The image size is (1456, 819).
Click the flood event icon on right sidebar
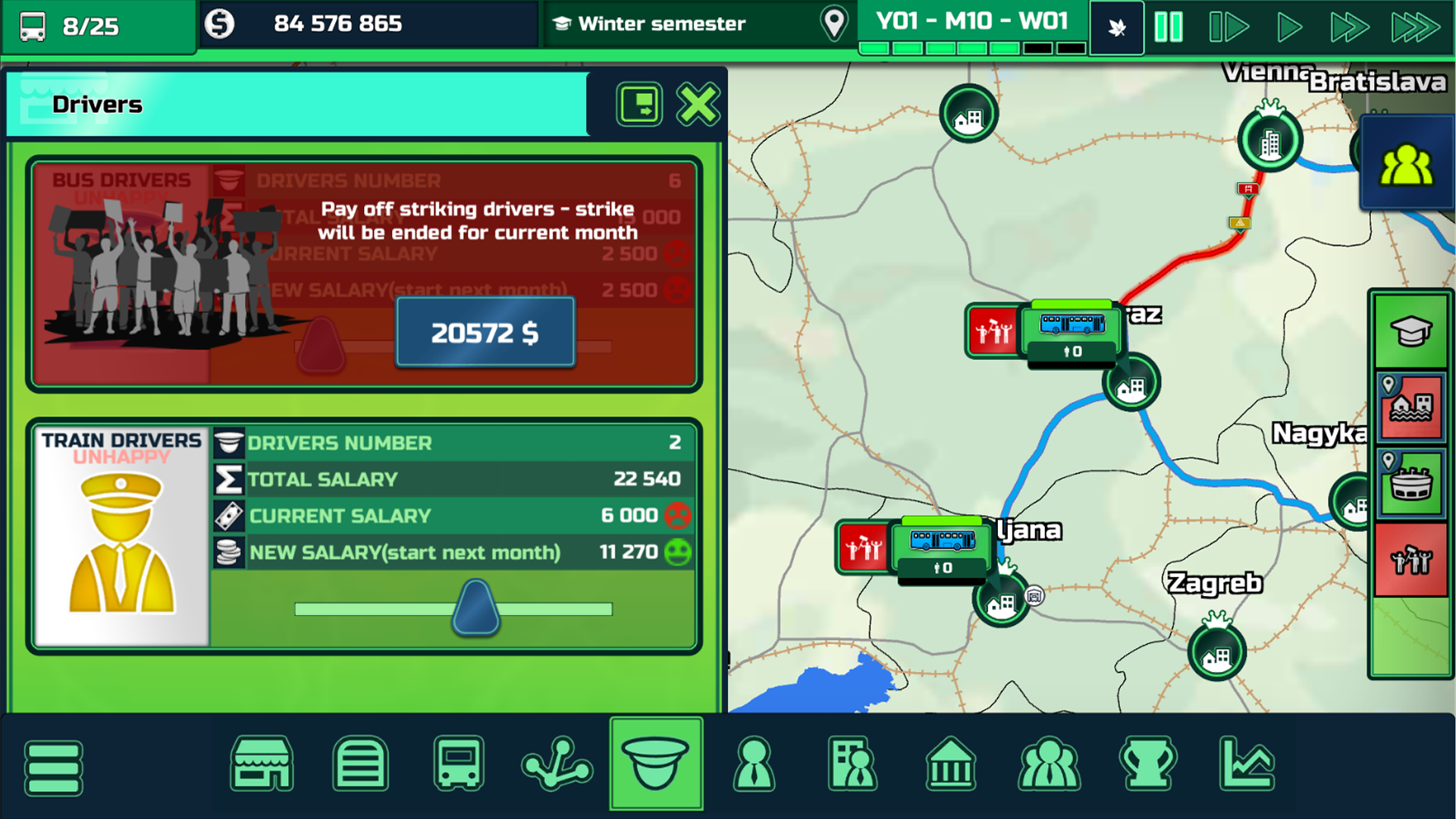coord(1411,408)
